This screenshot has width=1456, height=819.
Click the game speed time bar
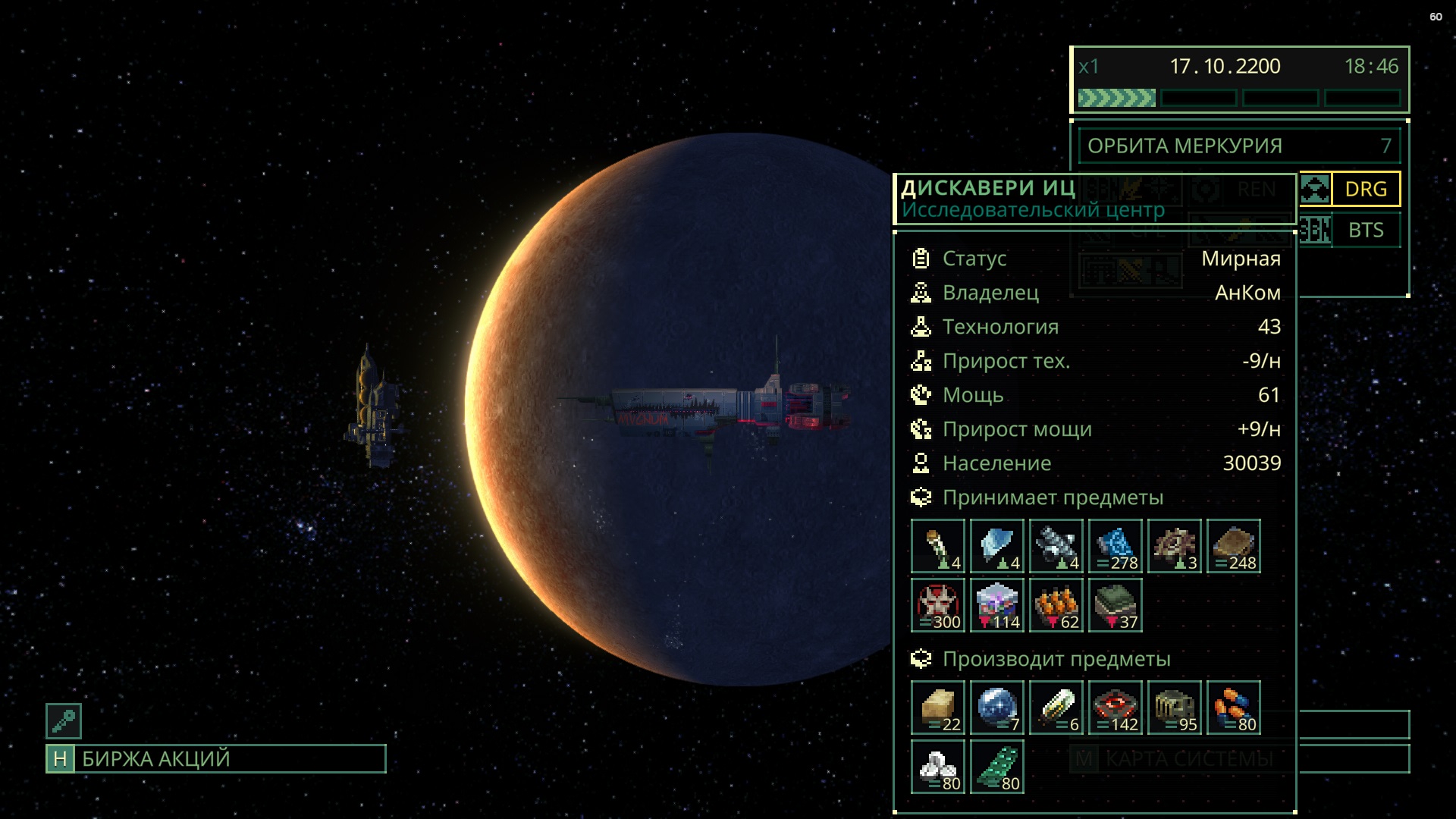coord(1239,98)
